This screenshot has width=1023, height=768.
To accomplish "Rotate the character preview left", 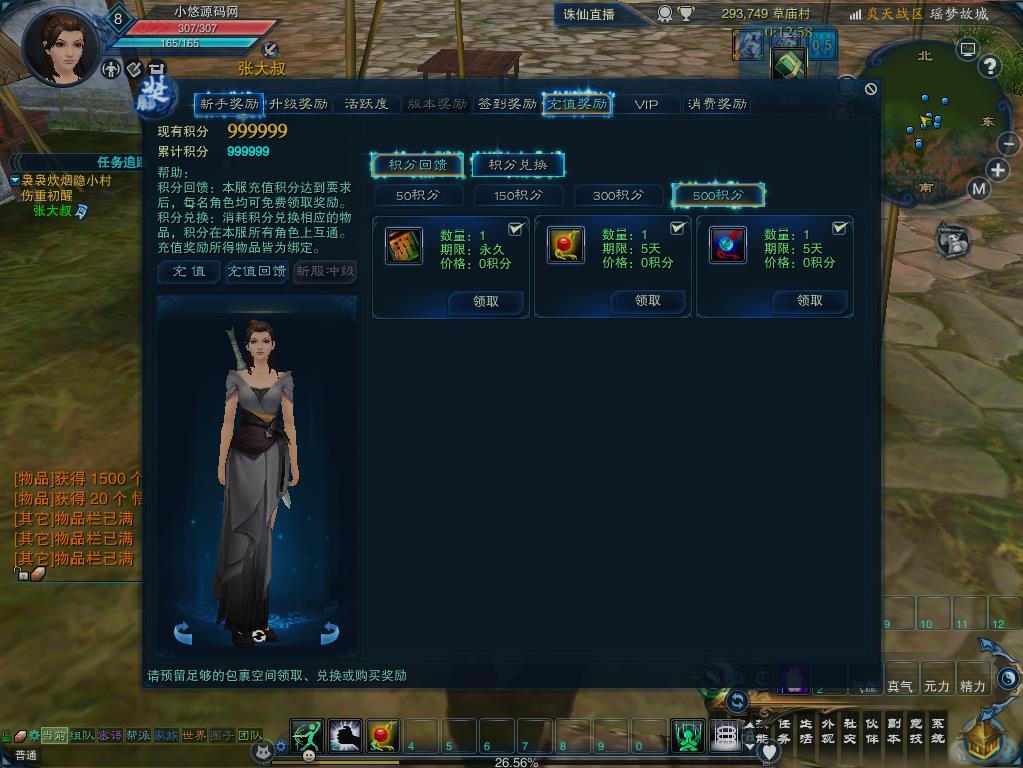I will (x=183, y=632).
